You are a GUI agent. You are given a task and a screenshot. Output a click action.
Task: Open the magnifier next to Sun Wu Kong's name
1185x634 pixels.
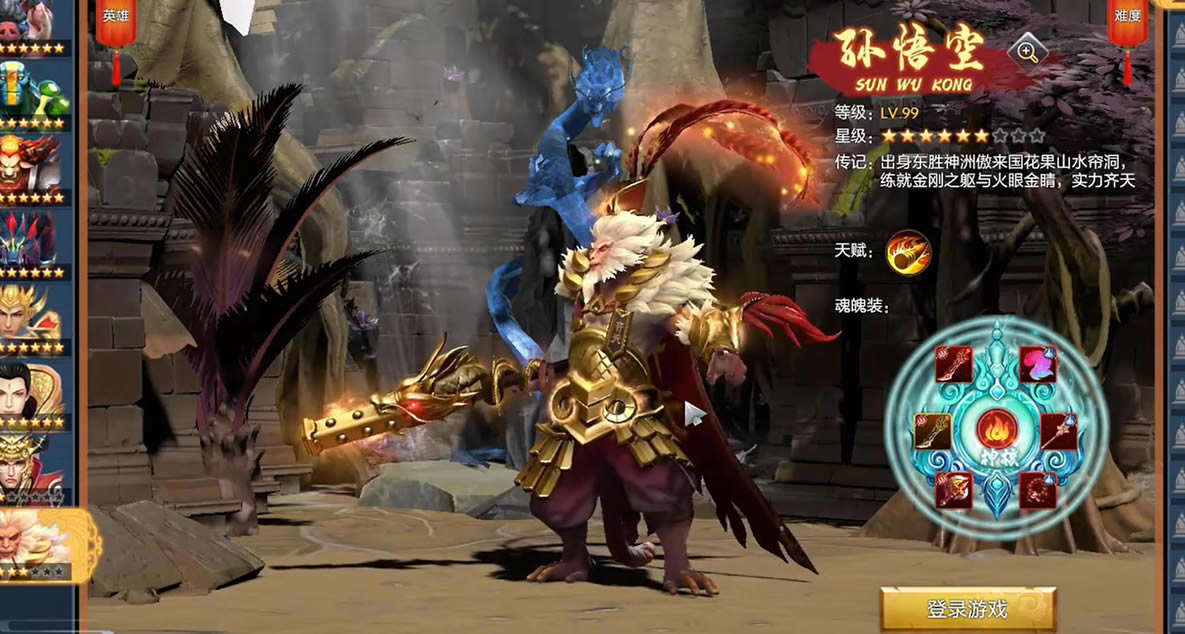1027,52
